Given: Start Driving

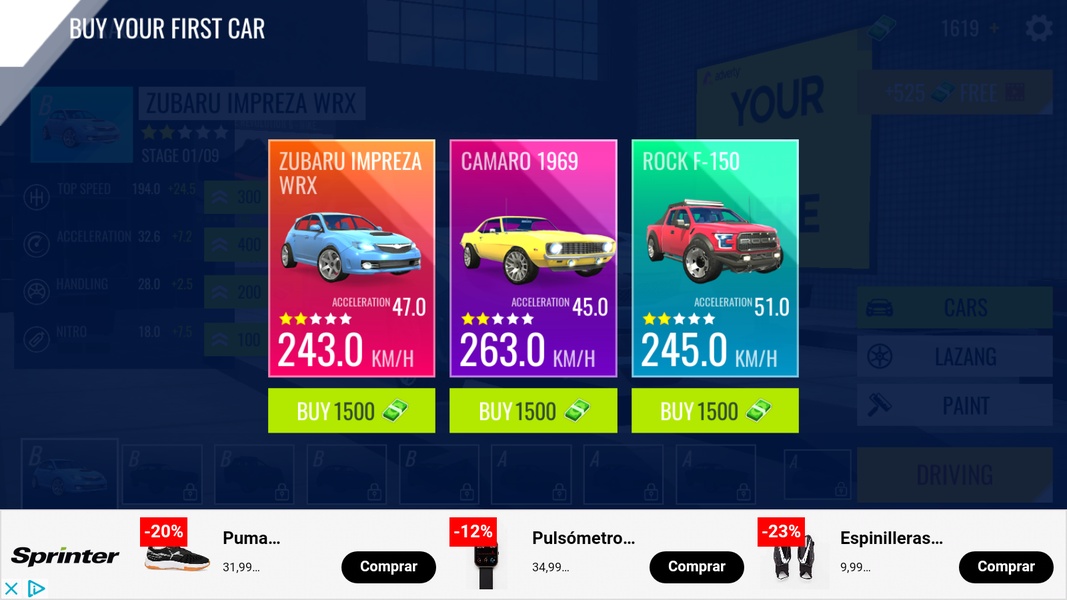Looking at the screenshot, I should tap(954, 474).
